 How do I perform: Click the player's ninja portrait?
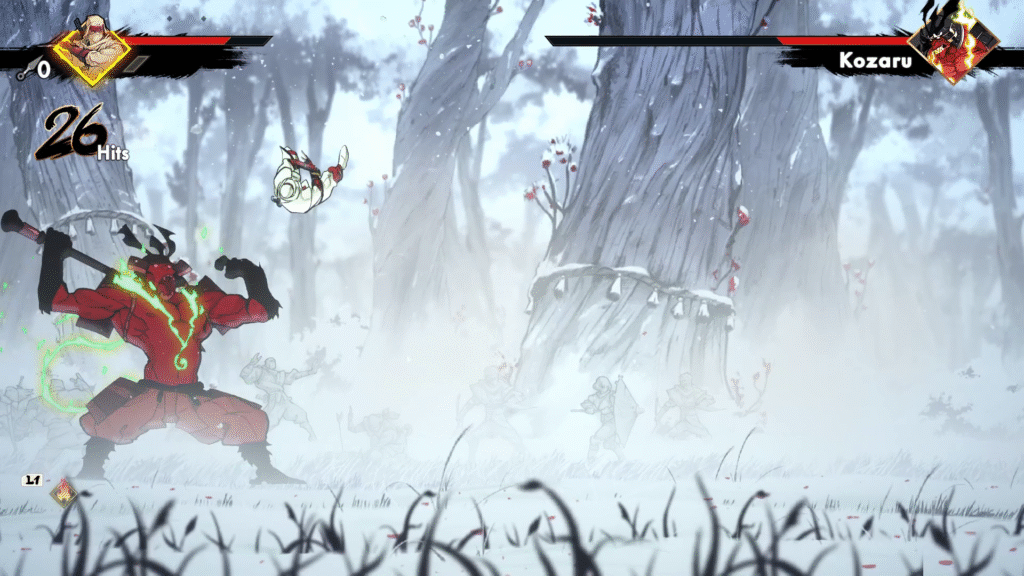click(90, 52)
